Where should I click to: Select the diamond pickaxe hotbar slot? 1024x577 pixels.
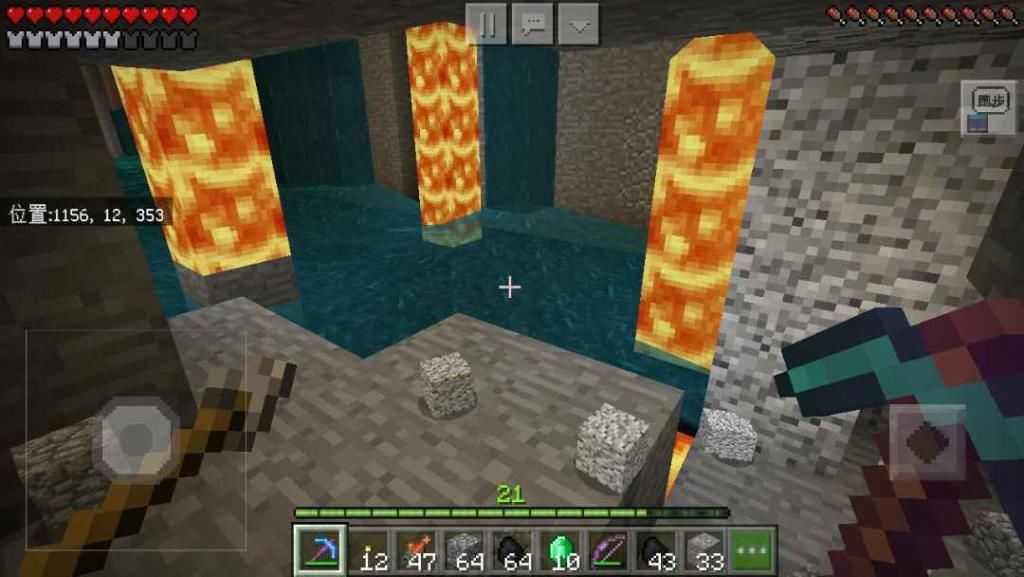(320, 550)
